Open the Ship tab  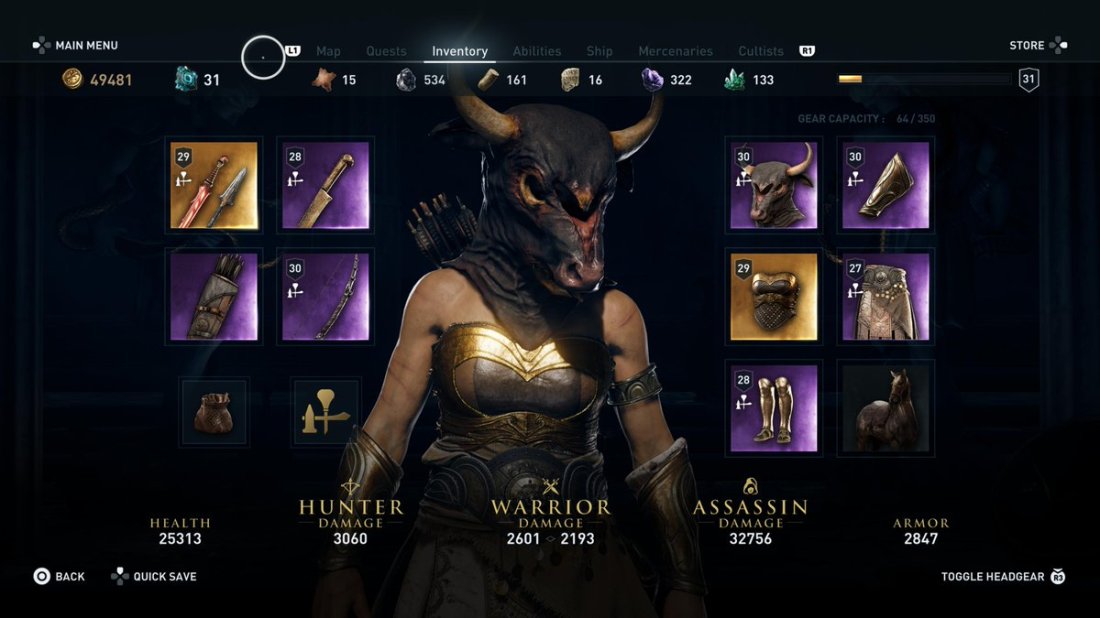click(600, 51)
